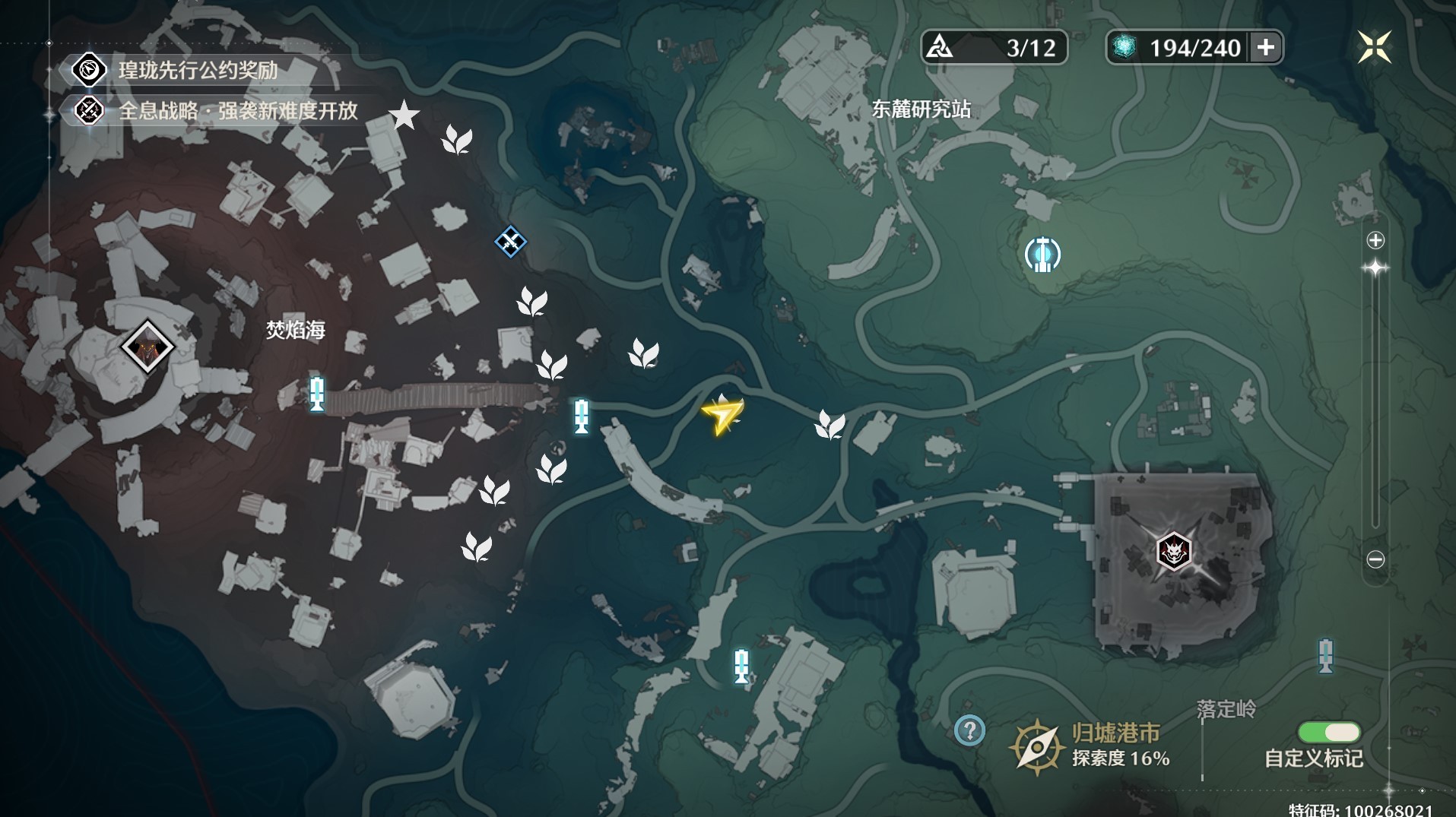The height and width of the screenshot is (817, 1456).
Task: Select the boss marker in 焚焰海
Action: coord(148,347)
